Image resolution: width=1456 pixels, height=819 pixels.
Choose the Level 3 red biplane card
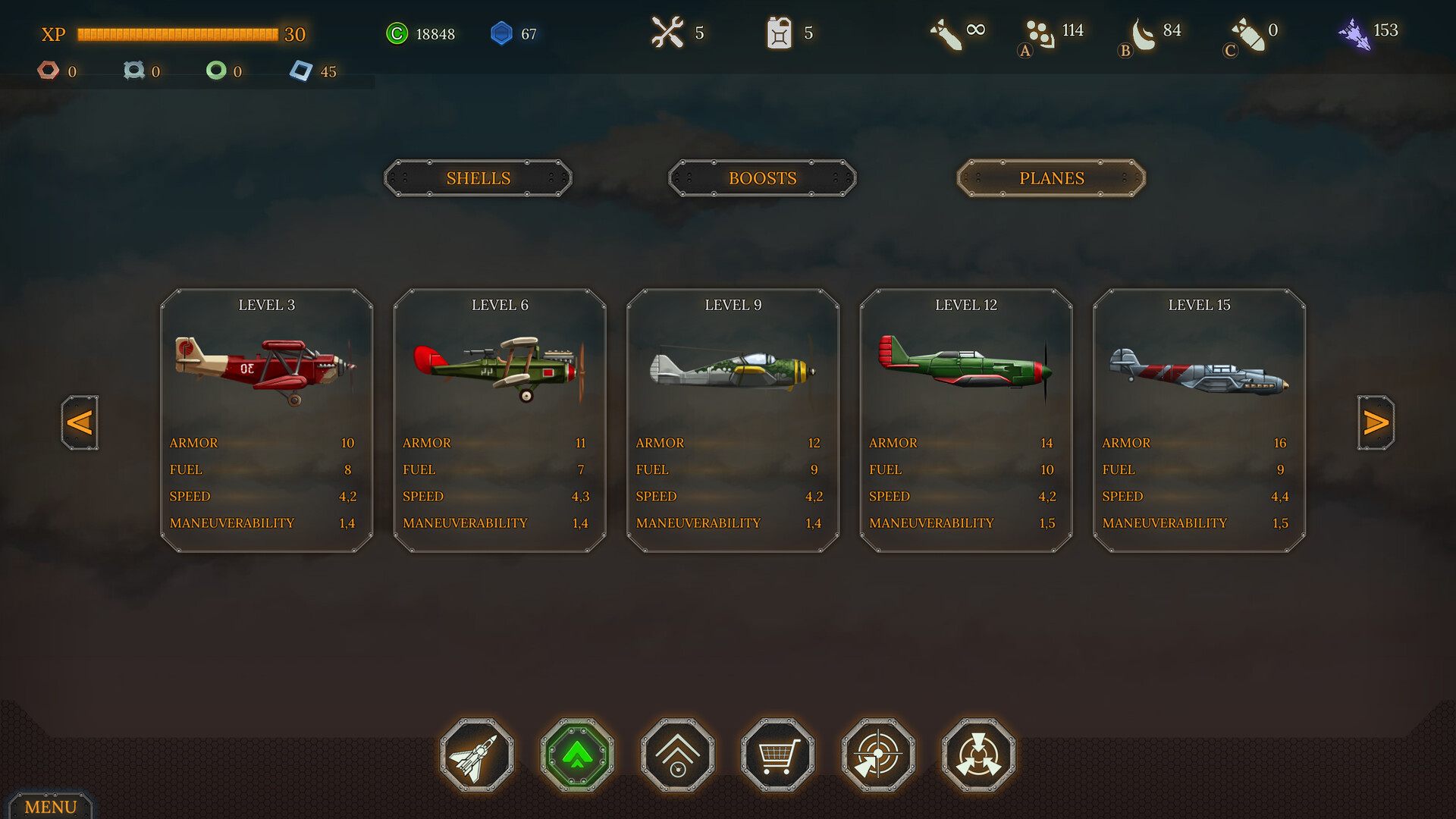coord(266,419)
